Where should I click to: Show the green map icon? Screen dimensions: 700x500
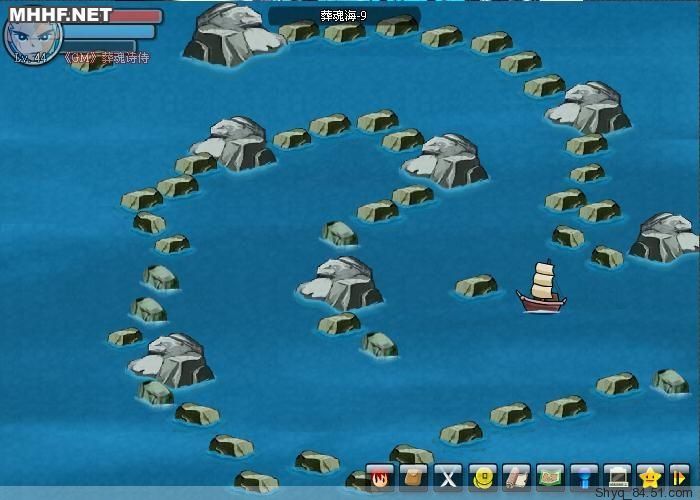[x=550, y=478]
